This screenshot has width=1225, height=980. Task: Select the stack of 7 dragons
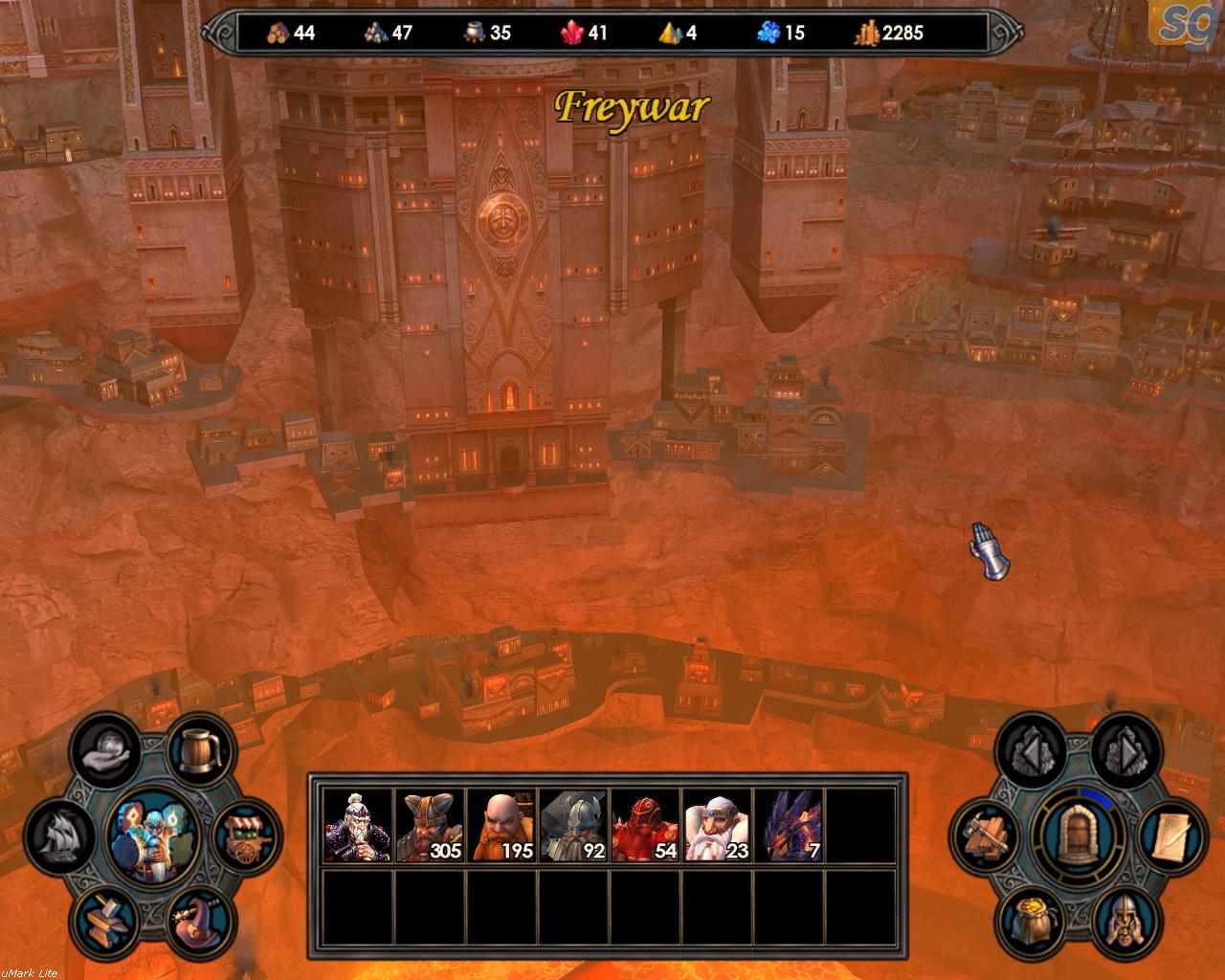pos(790,825)
